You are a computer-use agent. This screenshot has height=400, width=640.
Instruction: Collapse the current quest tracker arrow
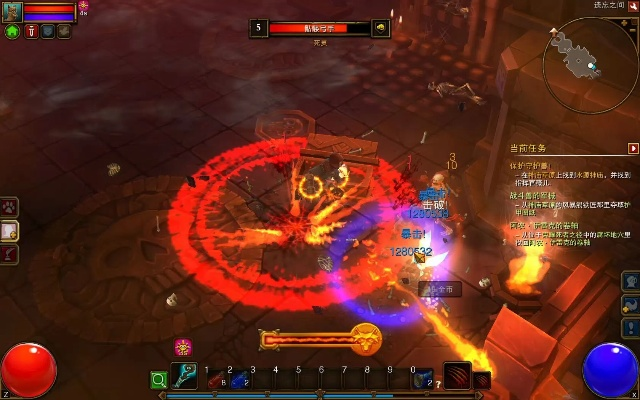click(x=632, y=148)
